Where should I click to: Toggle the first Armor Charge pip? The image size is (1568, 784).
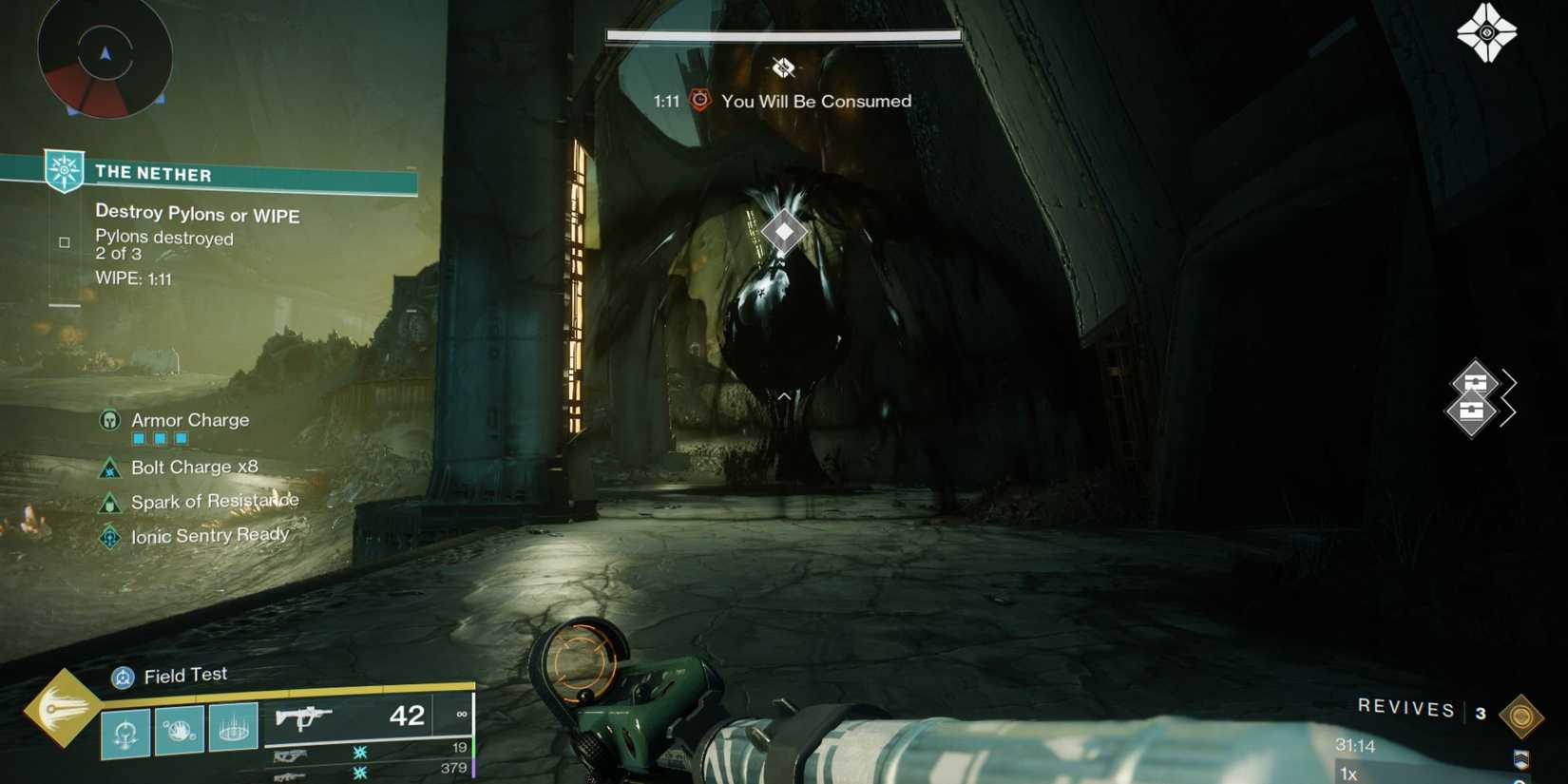pos(139,438)
